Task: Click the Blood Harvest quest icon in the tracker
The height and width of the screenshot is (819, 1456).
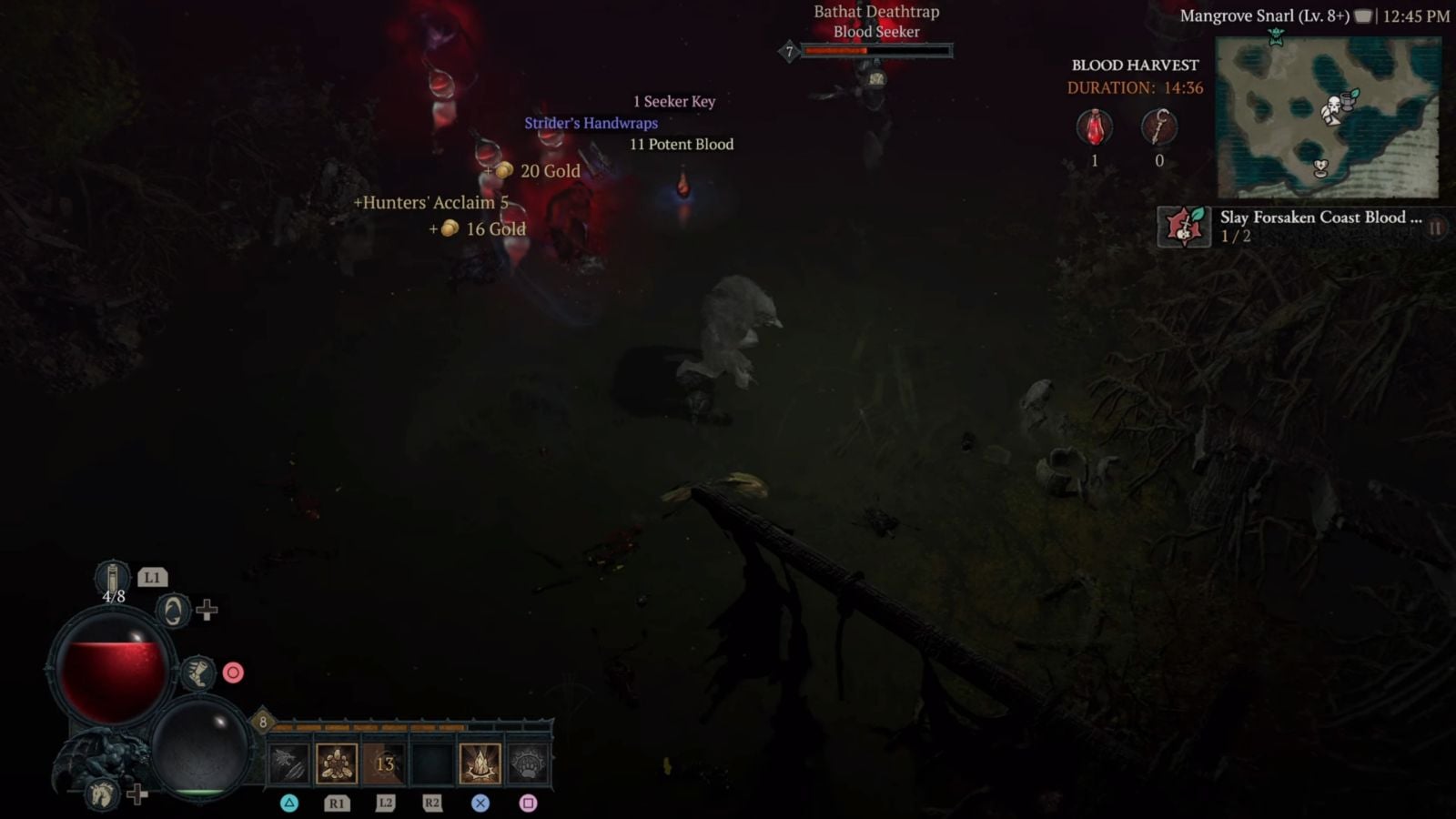Action: pyautogui.click(x=1183, y=227)
